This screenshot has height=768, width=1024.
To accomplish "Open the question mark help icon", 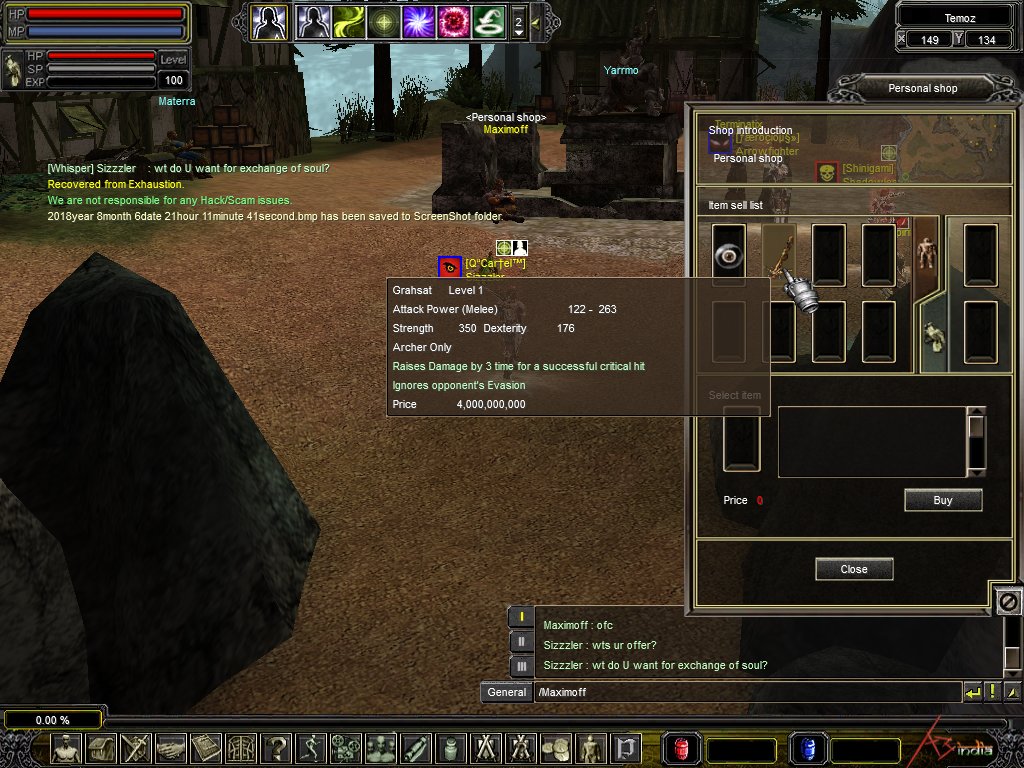I will pos(276,748).
